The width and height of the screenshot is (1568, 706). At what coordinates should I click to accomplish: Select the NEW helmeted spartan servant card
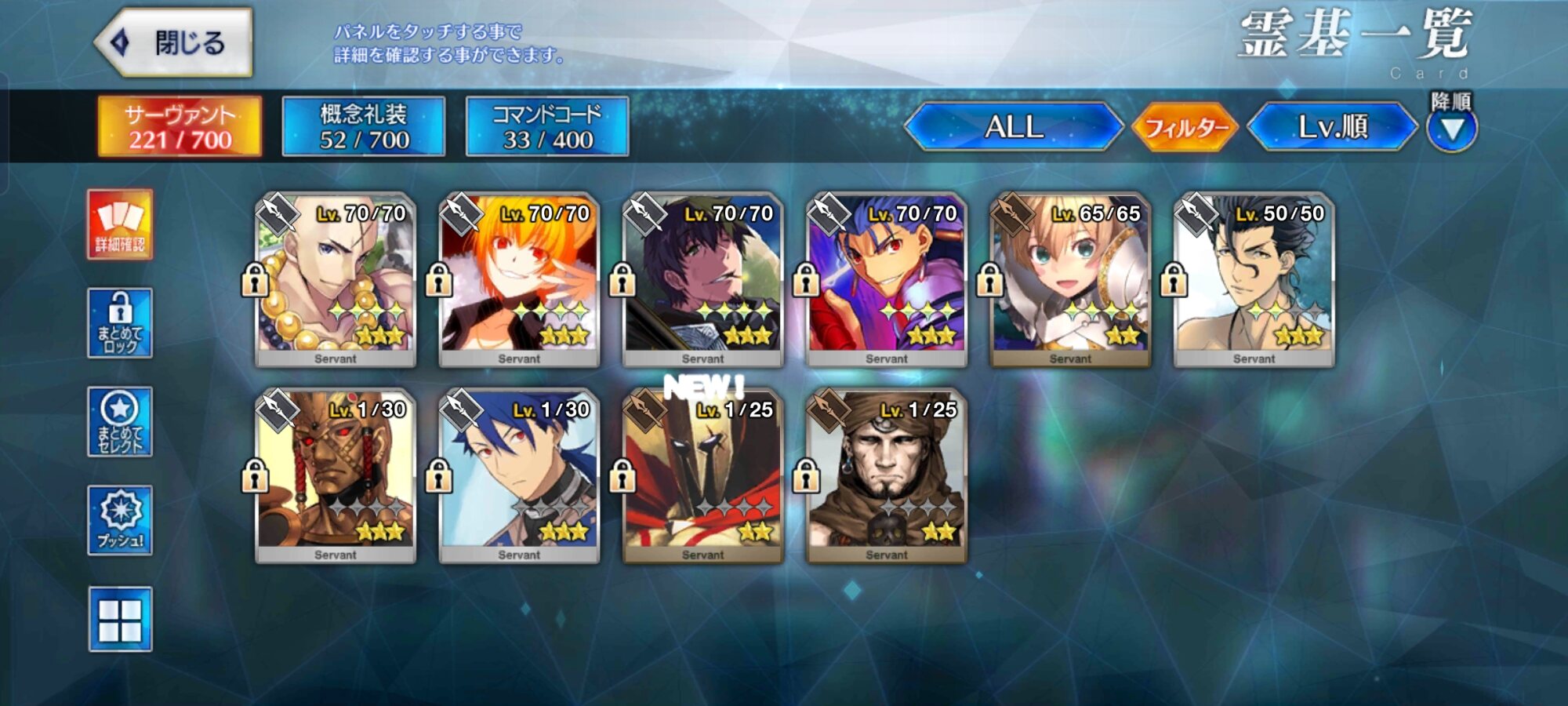coord(702,475)
